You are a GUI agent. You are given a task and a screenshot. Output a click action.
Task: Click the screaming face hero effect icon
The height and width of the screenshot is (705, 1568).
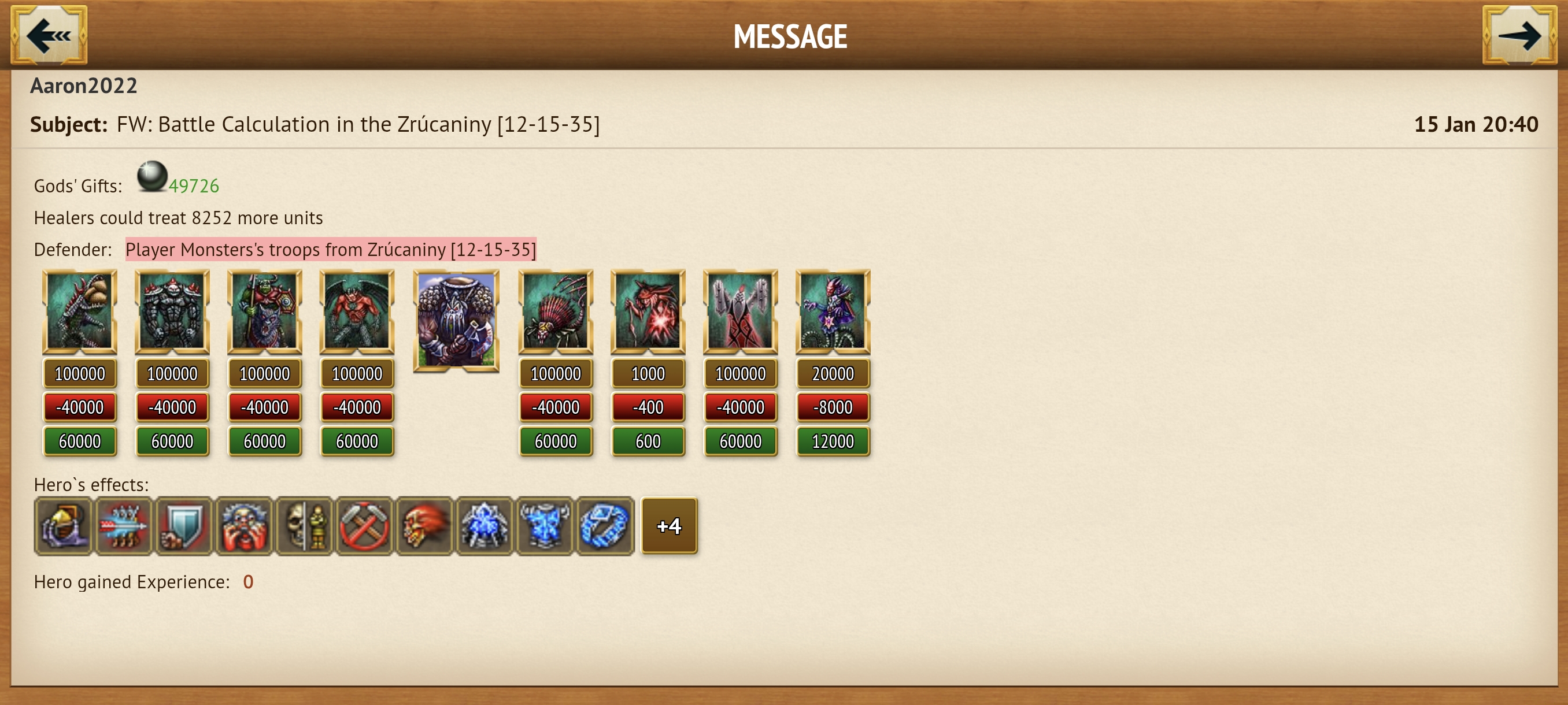coord(244,525)
